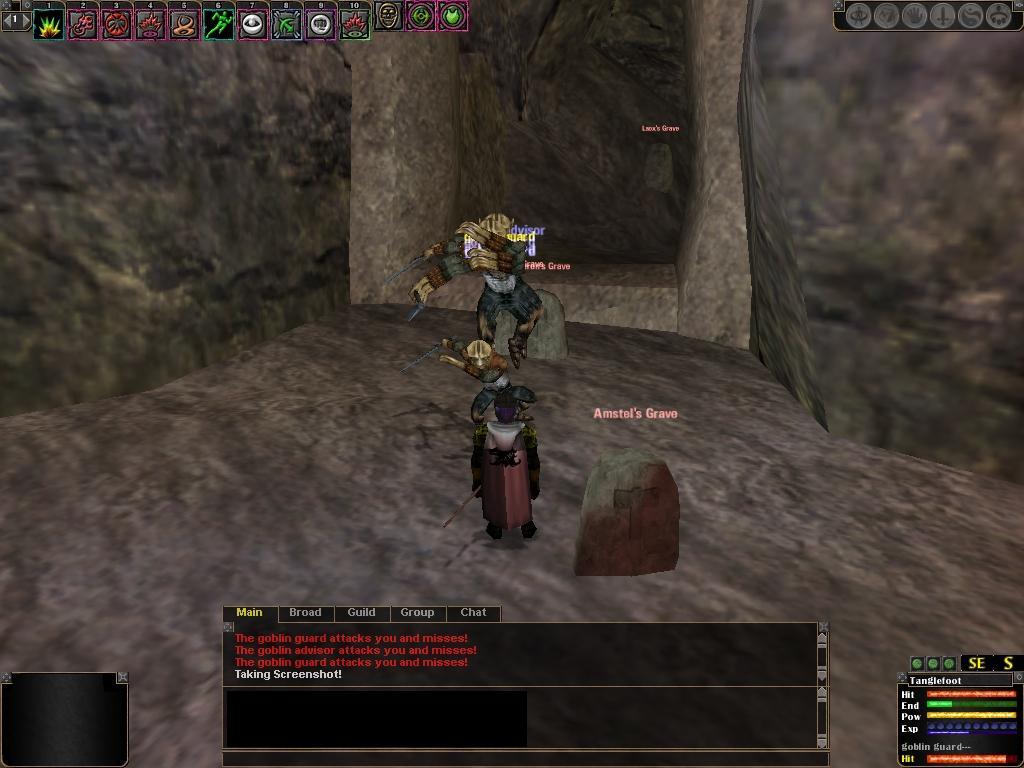The height and width of the screenshot is (768, 1024).
Task: Click the compass heading display
Action: pos(991,663)
